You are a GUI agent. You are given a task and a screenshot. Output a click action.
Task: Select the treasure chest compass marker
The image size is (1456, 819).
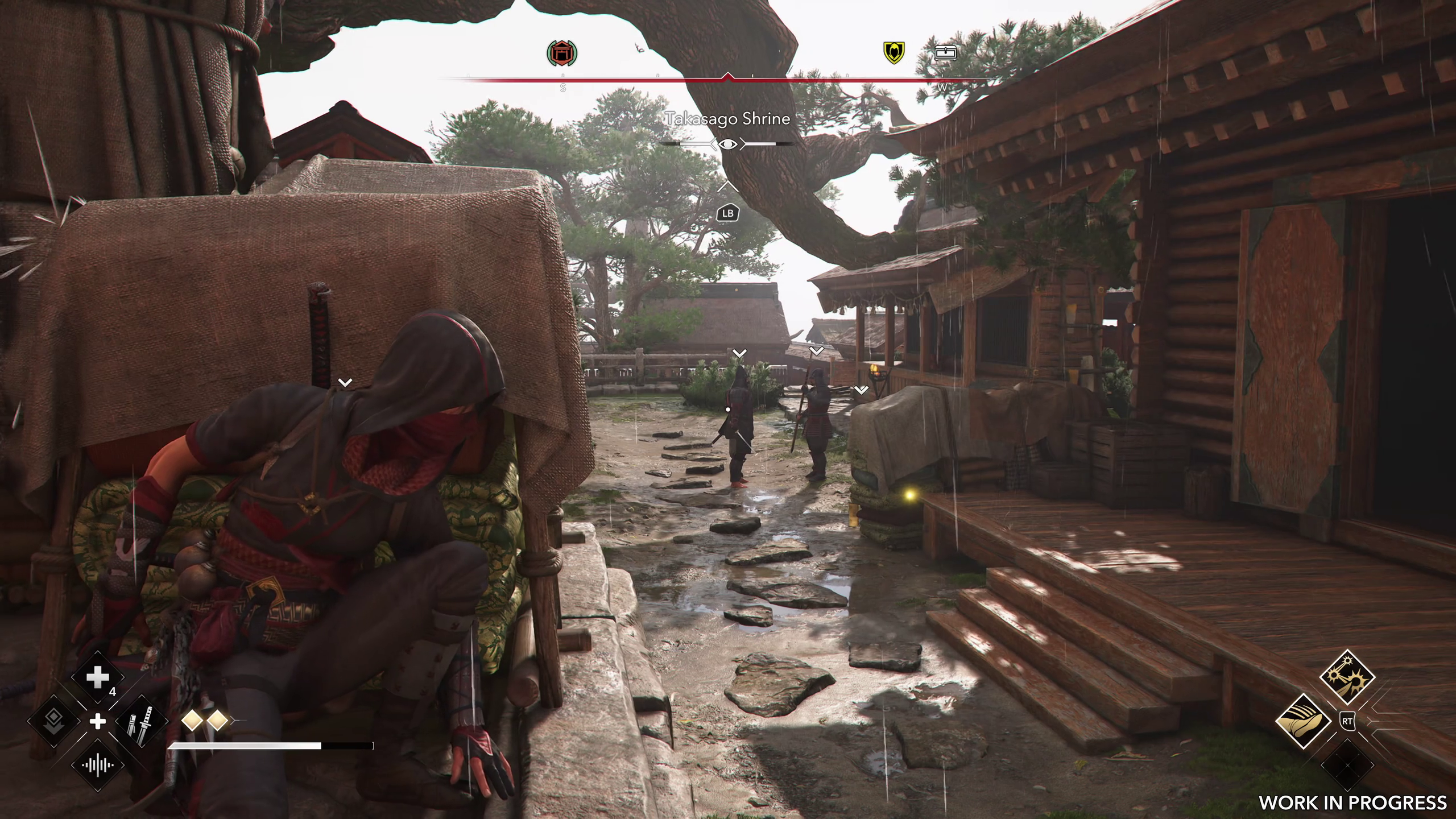pyautogui.click(x=945, y=53)
